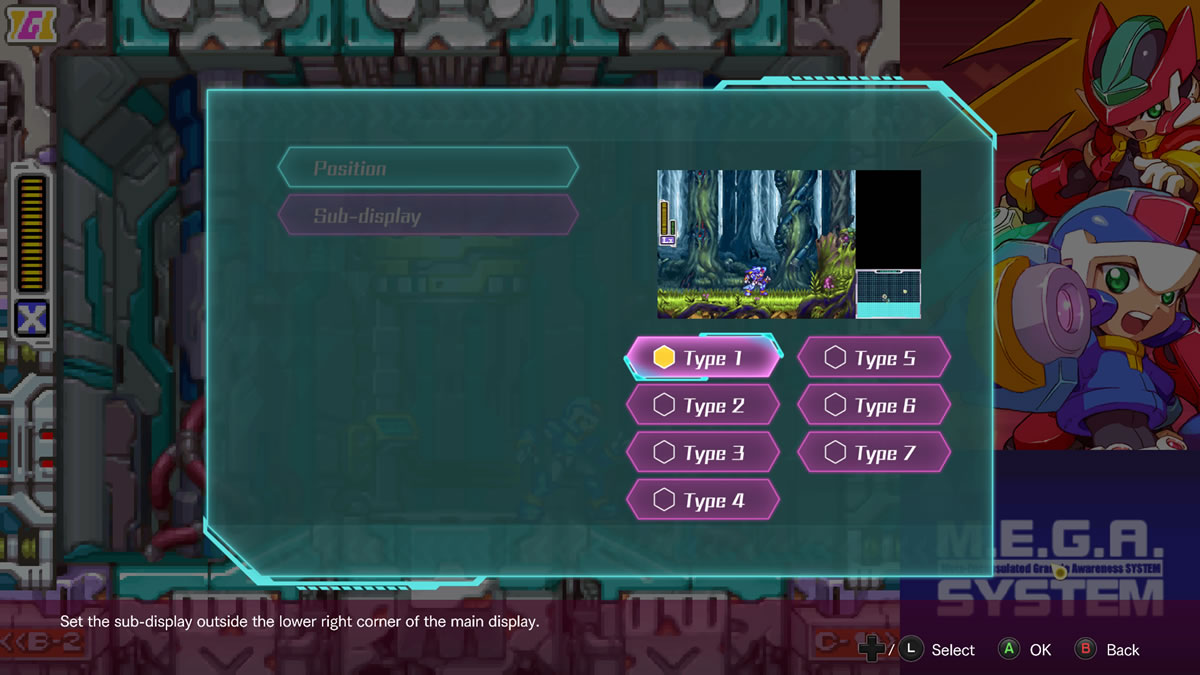Open the Position setting

click(428, 168)
